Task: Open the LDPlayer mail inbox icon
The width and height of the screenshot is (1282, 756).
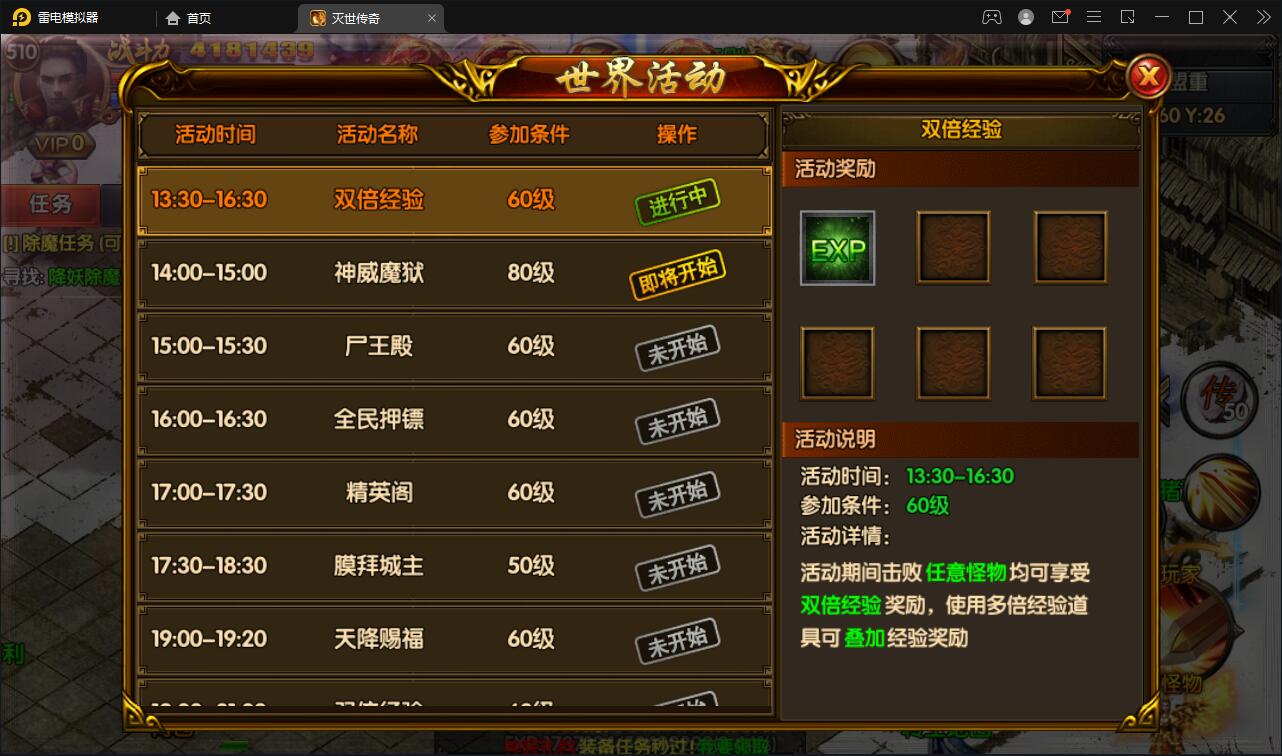Action: [x=1061, y=17]
